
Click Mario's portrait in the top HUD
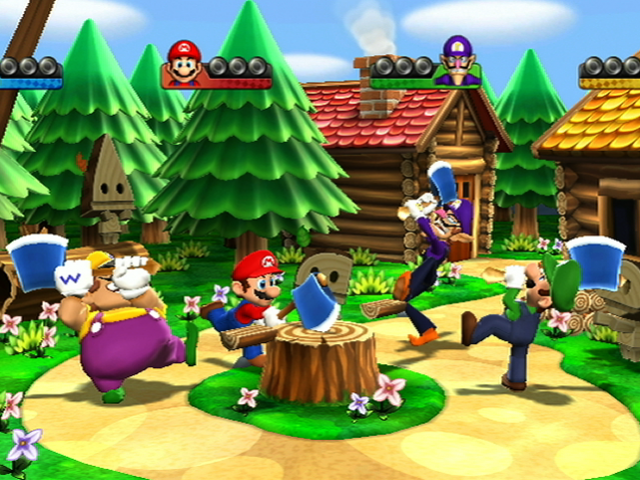[x=184, y=62]
